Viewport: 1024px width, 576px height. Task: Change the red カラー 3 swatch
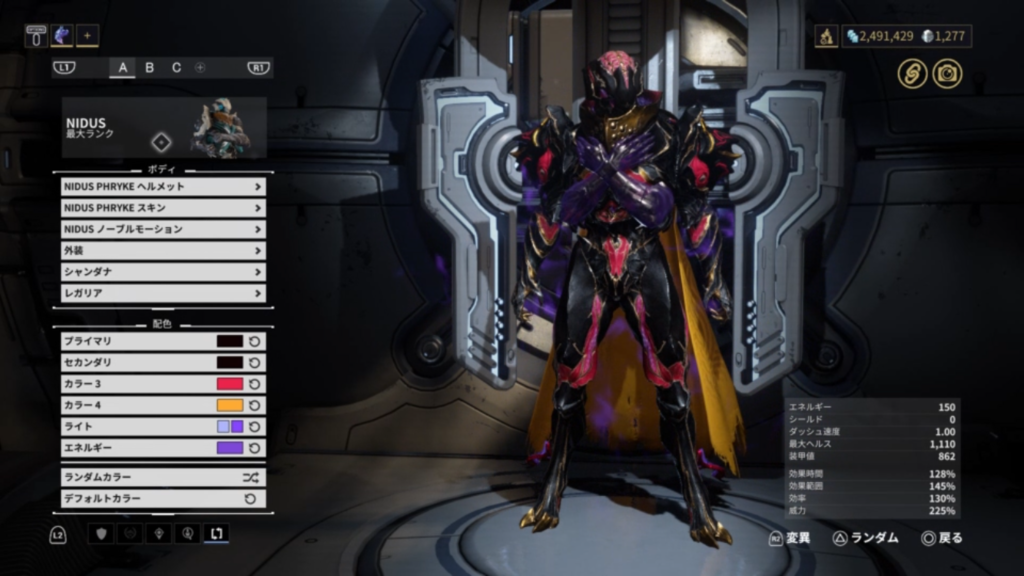click(x=230, y=384)
